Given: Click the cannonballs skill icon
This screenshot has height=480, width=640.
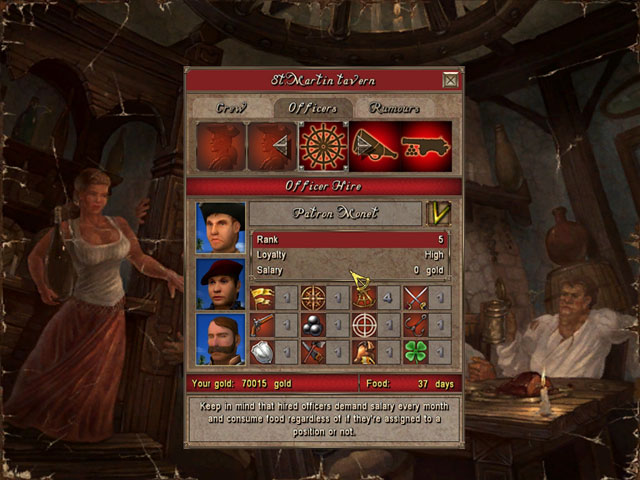Looking at the screenshot, I should 314,324.
